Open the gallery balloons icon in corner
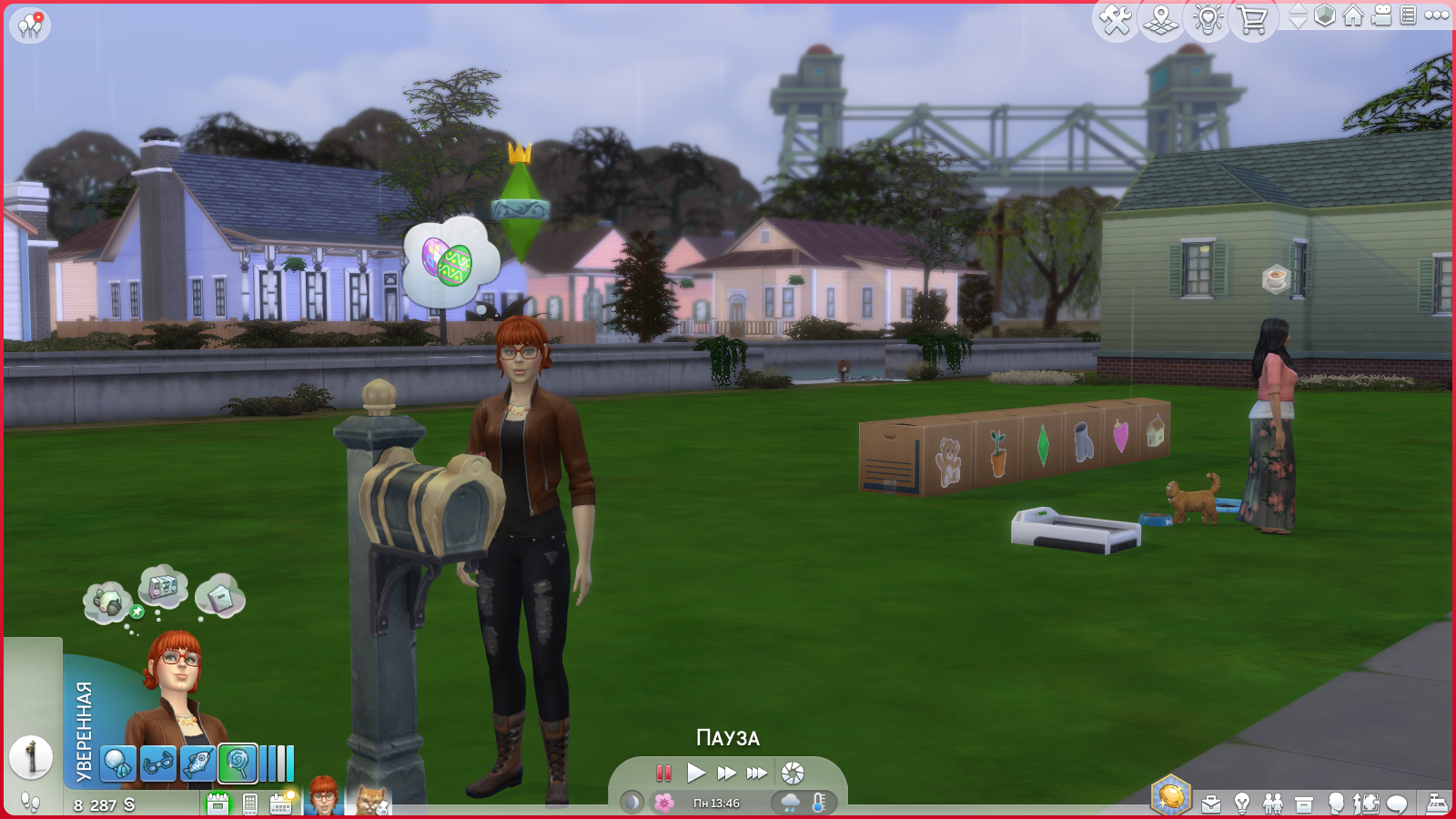 pyautogui.click(x=30, y=25)
